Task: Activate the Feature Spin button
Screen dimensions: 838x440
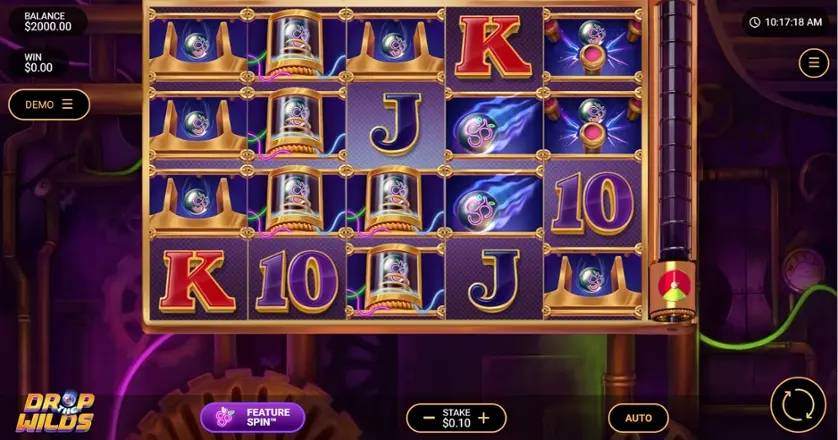Action: [x=252, y=417]
